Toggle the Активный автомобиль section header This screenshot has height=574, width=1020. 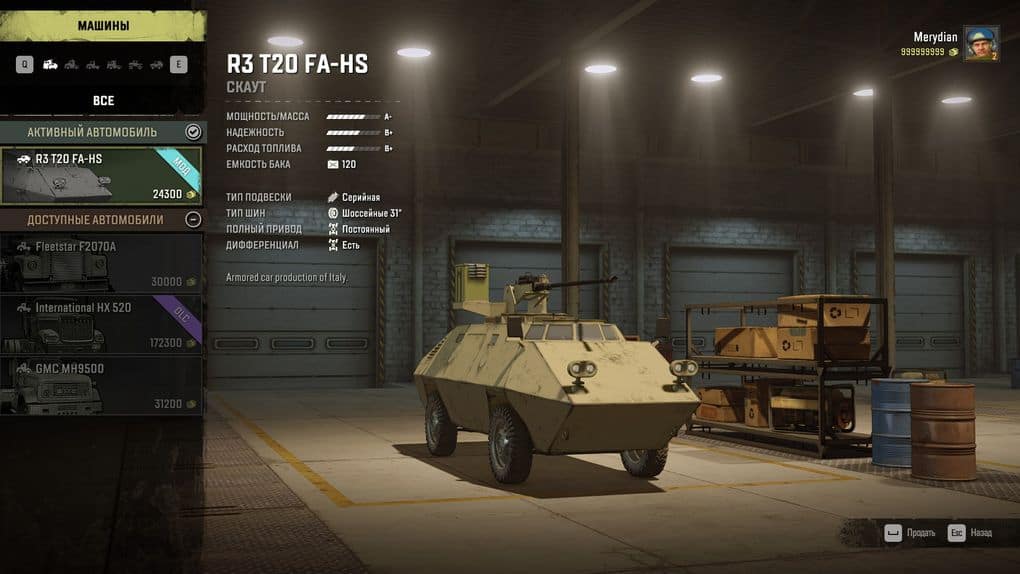(193, 132)
